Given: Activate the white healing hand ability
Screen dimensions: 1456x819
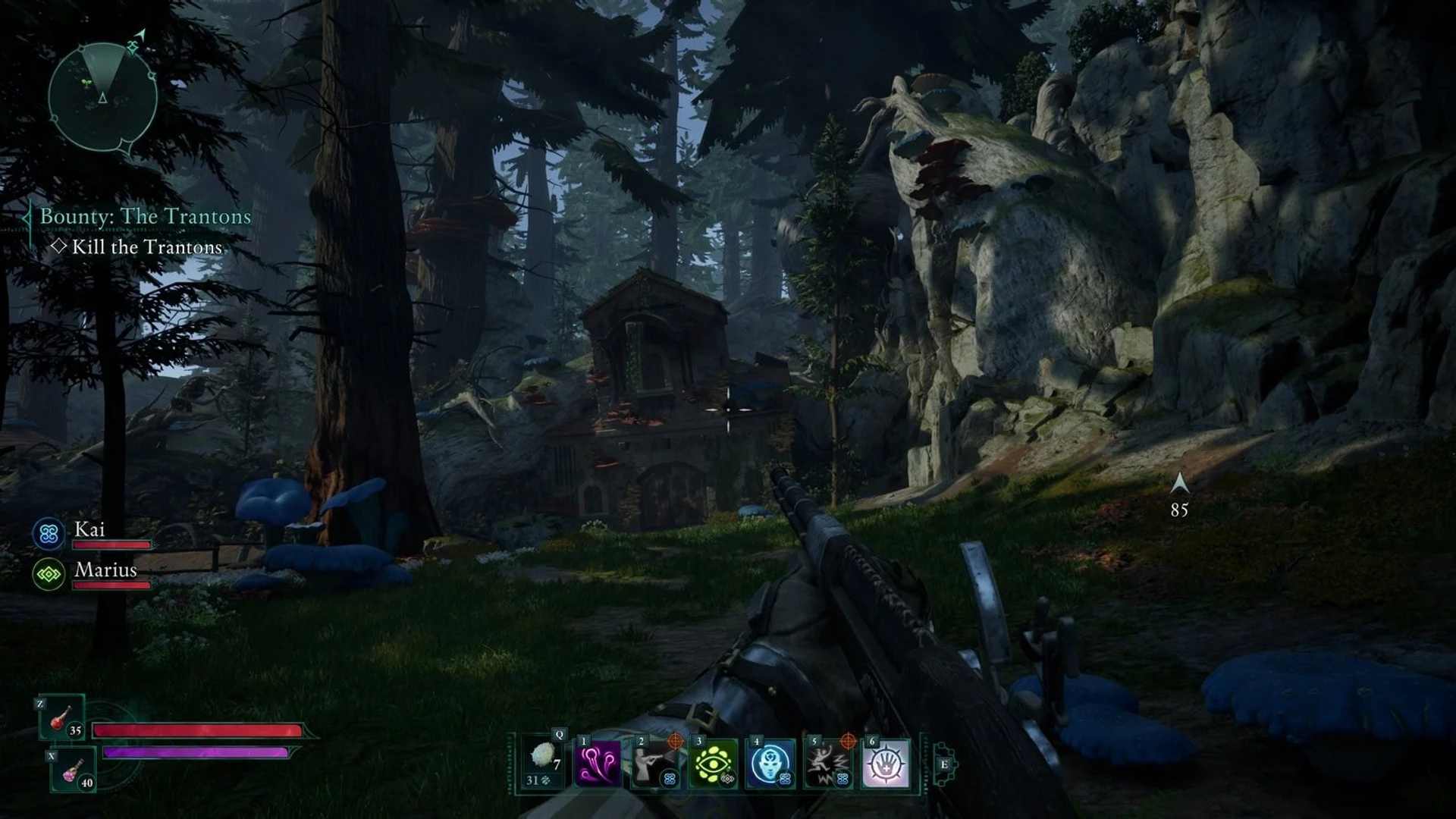Looking at the screenshot, I should 886,763.
